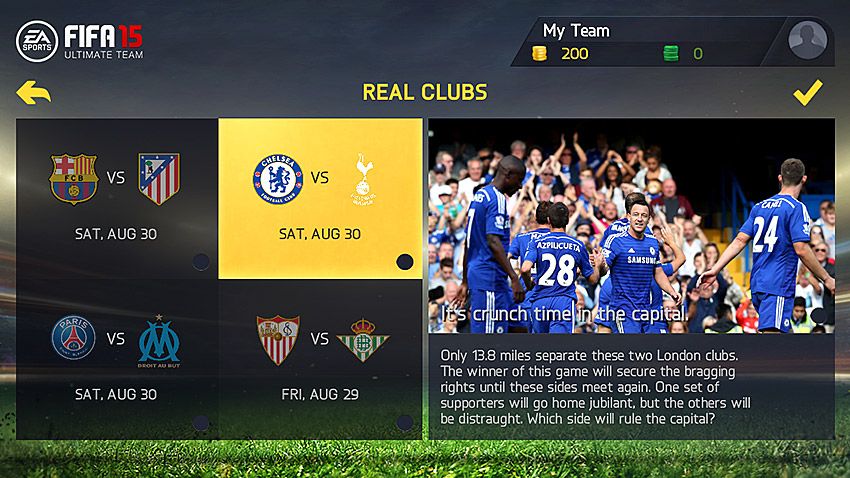Click the FIFA 15 Ultimate Team logo

(80, 41)
